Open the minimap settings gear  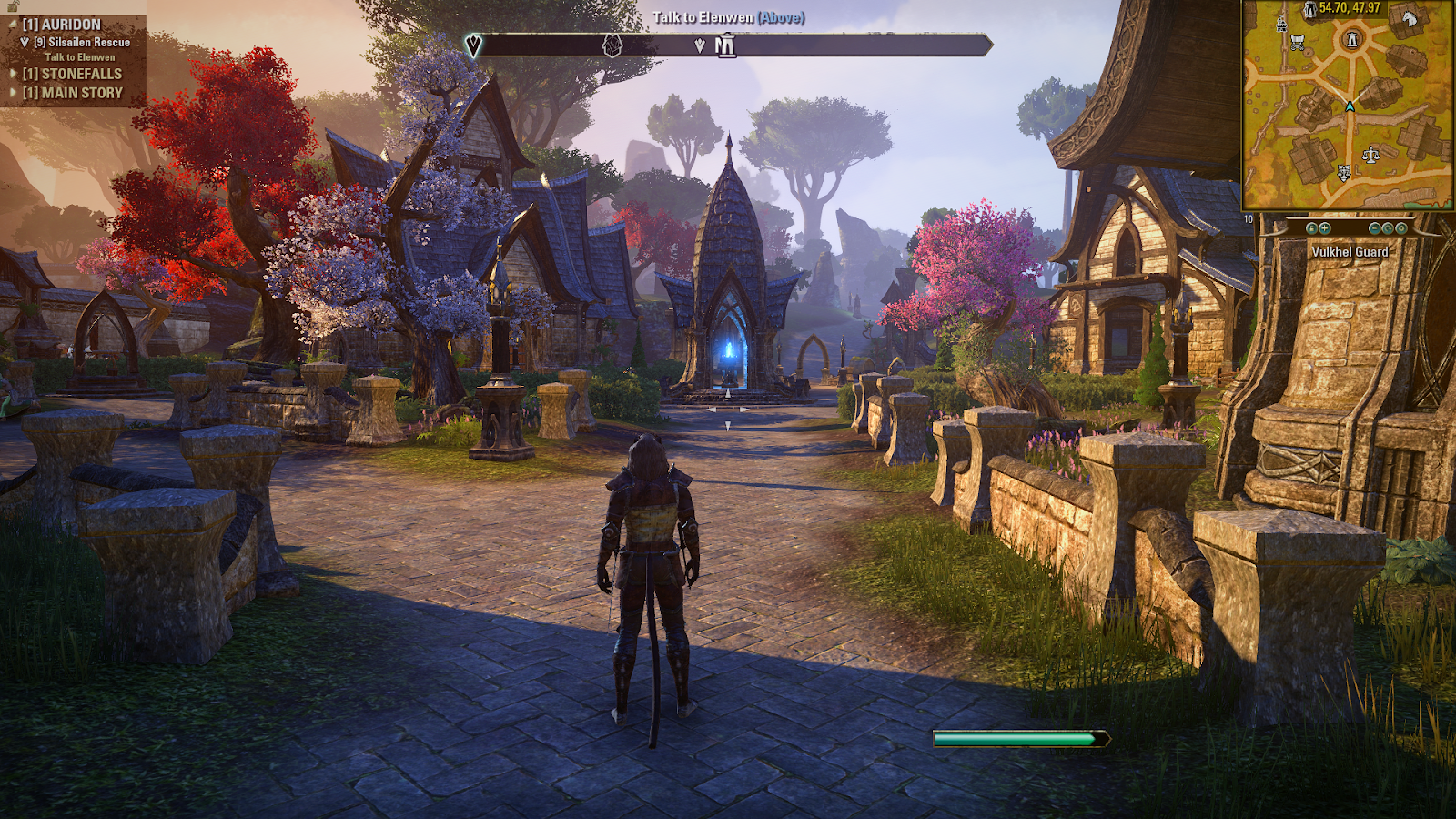click(1401, 228)
